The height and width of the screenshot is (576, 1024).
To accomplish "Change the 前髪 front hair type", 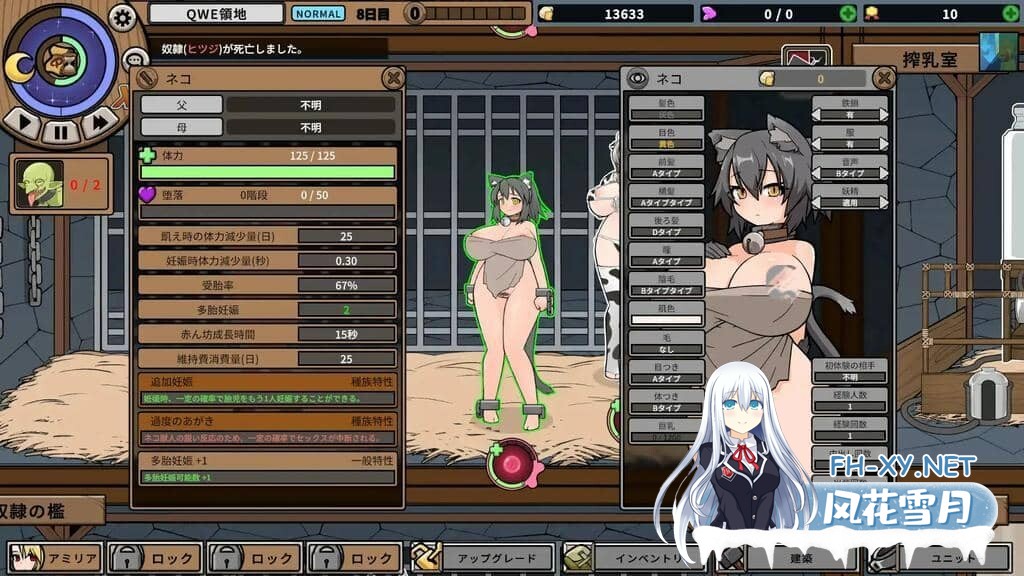I will coord(666,167).
